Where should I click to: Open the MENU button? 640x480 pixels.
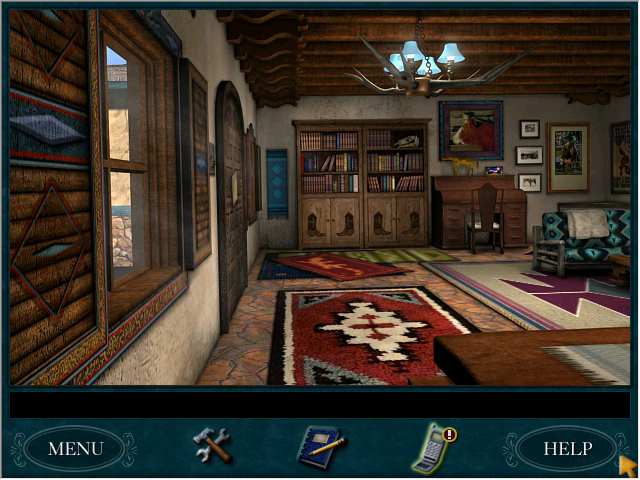75,448
